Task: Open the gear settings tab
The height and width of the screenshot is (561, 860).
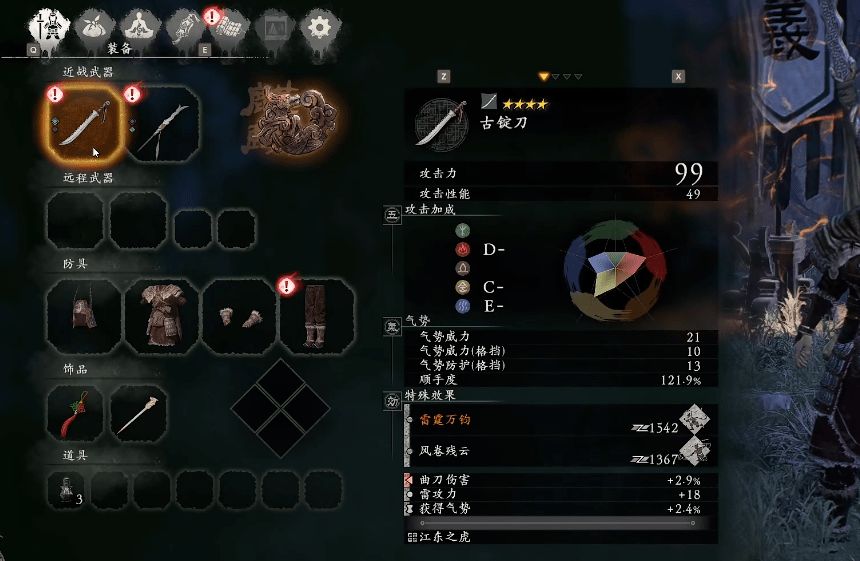Action: pos(317,27)
